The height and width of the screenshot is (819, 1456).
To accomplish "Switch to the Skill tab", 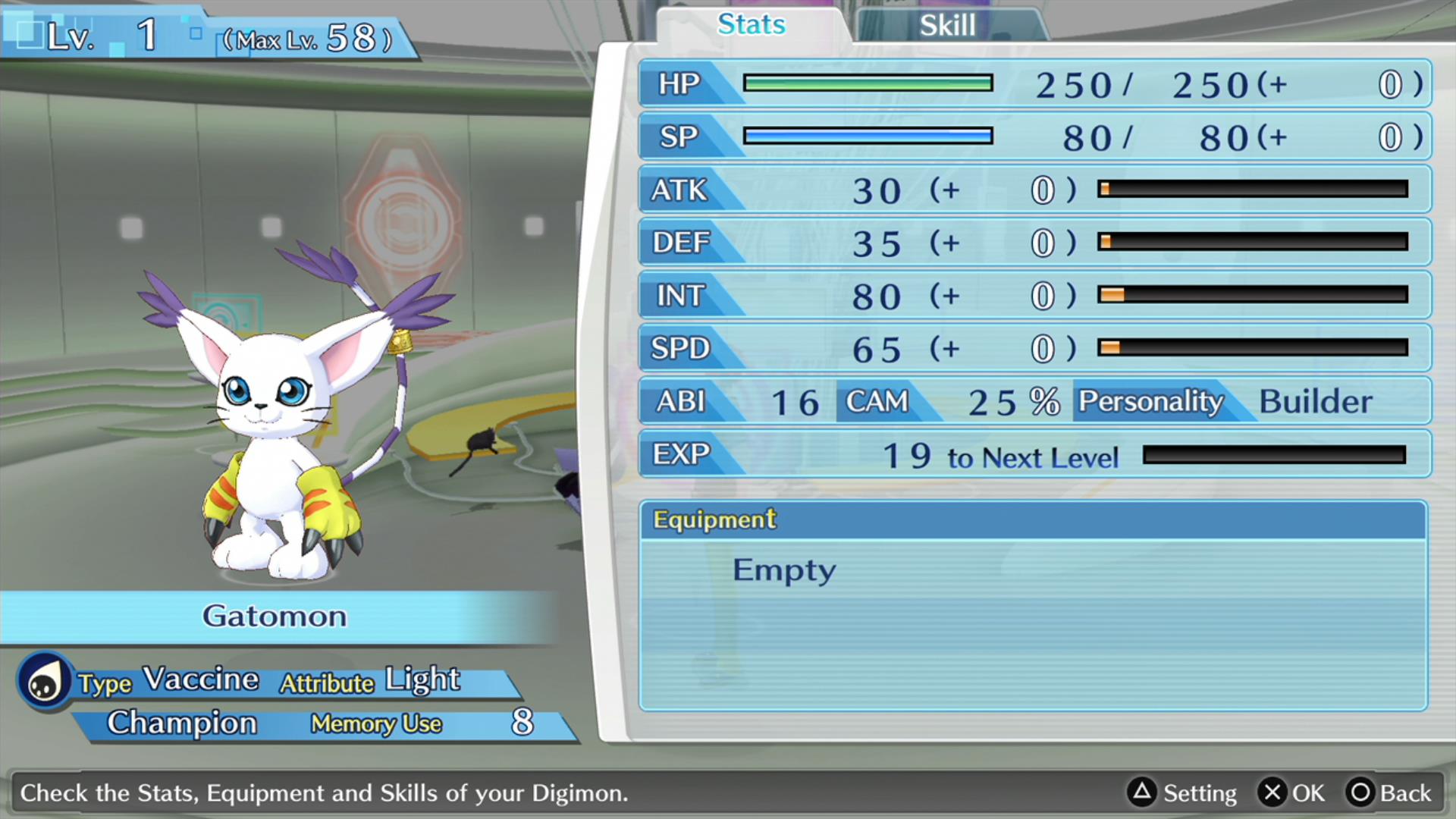I will pos(948,26).
